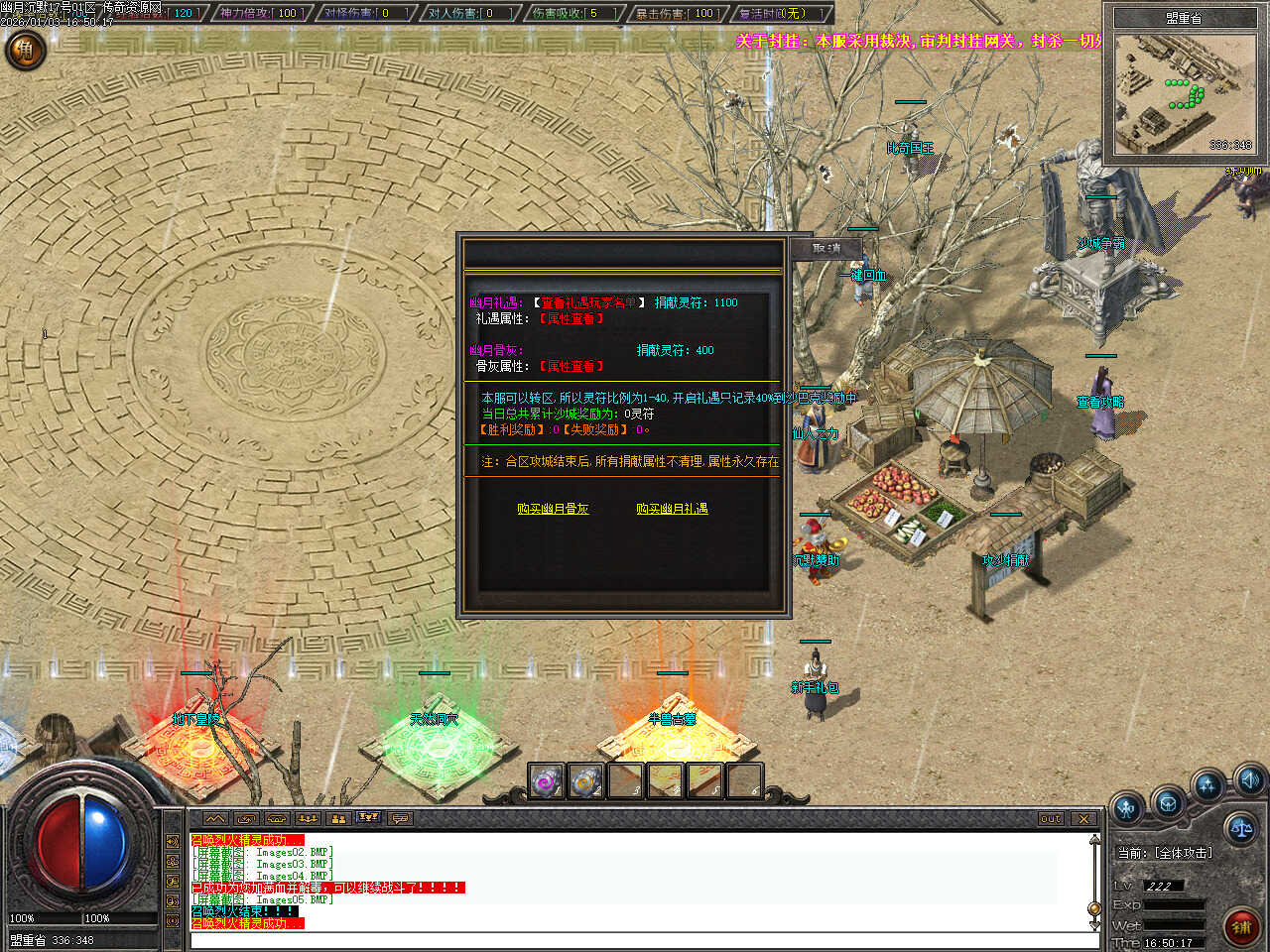Click the balance scales round button

point(1240,826)
